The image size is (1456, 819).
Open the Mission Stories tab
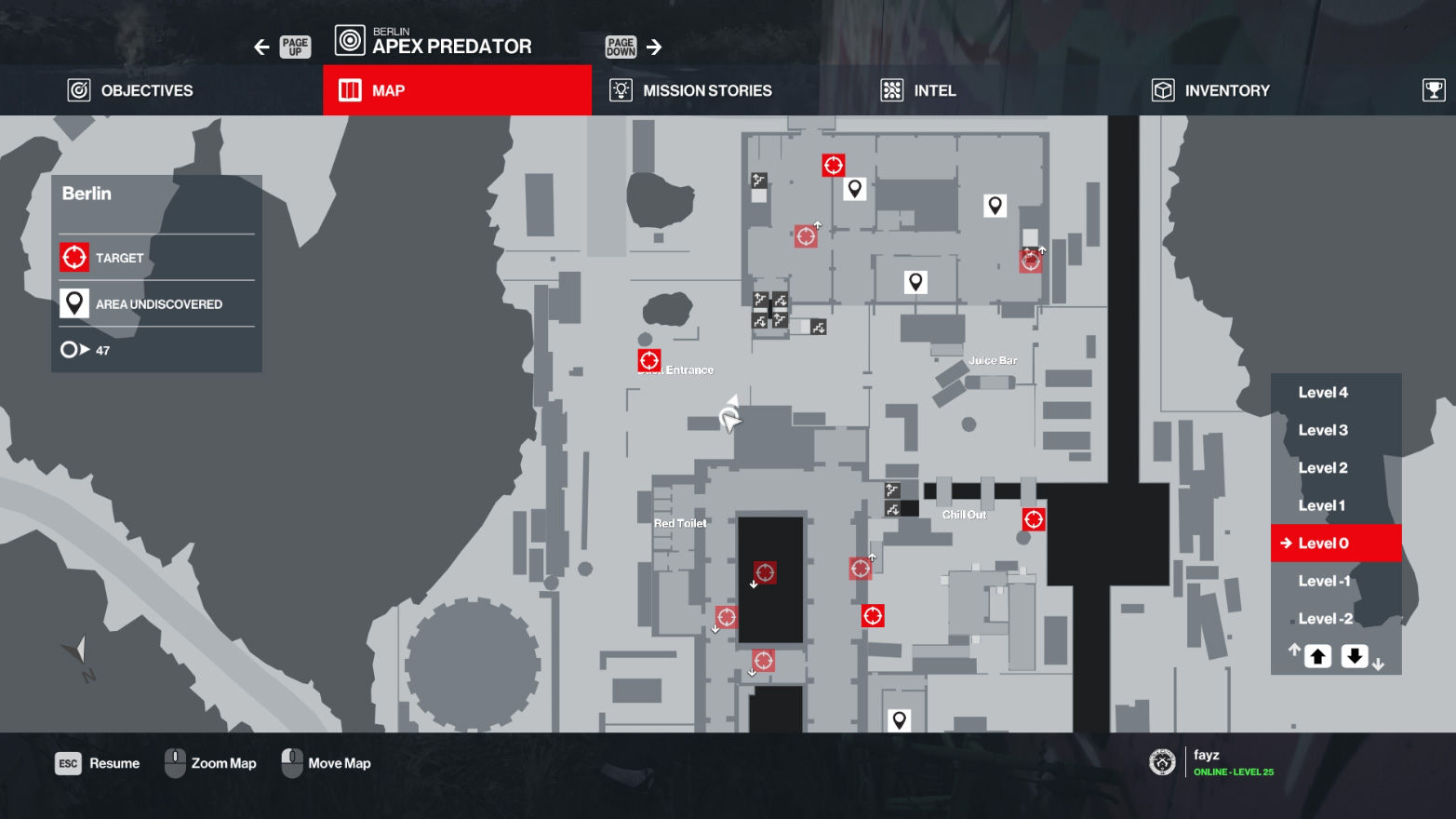click(x=693, y=89)
